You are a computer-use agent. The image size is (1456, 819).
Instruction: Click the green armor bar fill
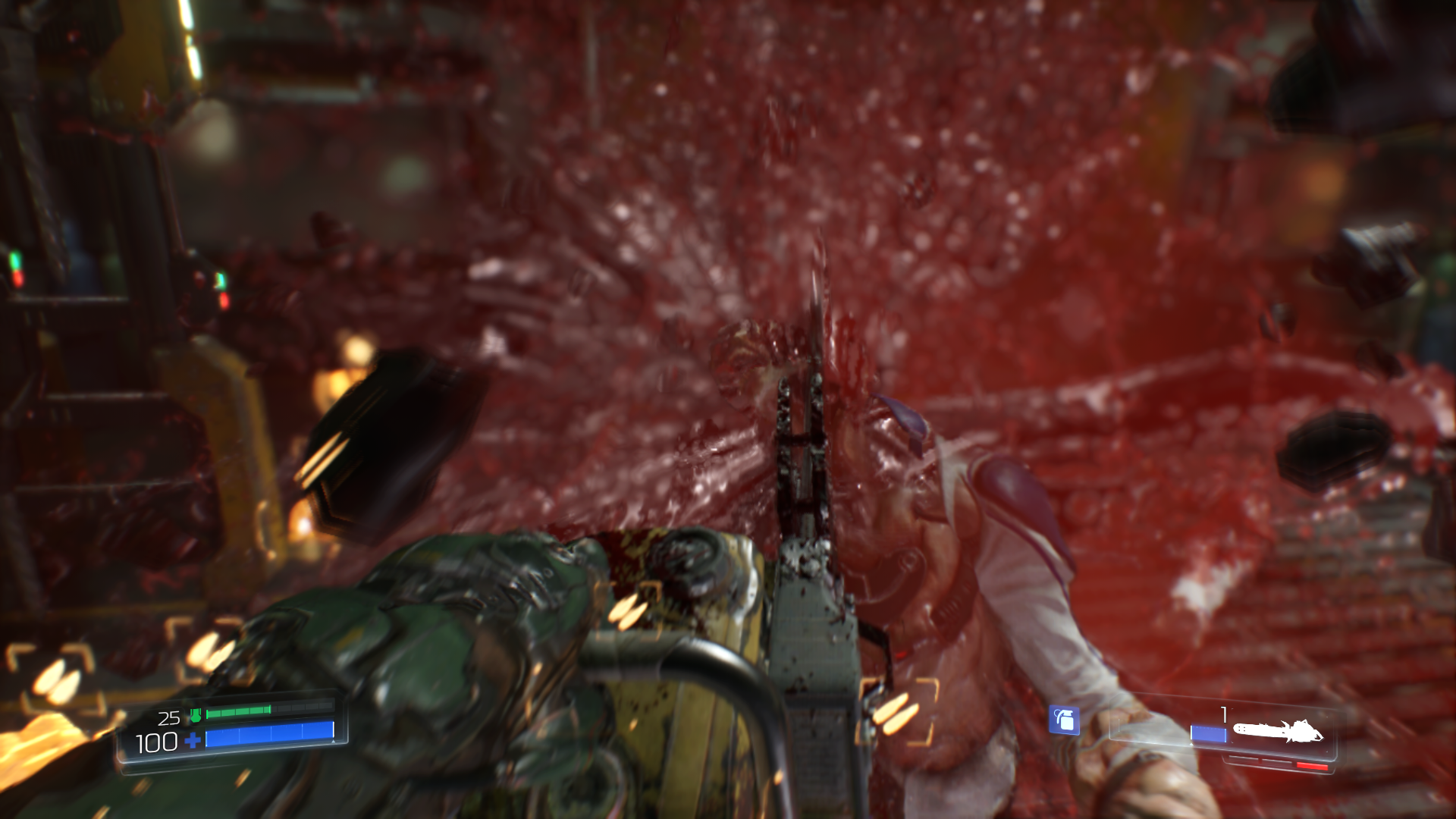[236, 711]
